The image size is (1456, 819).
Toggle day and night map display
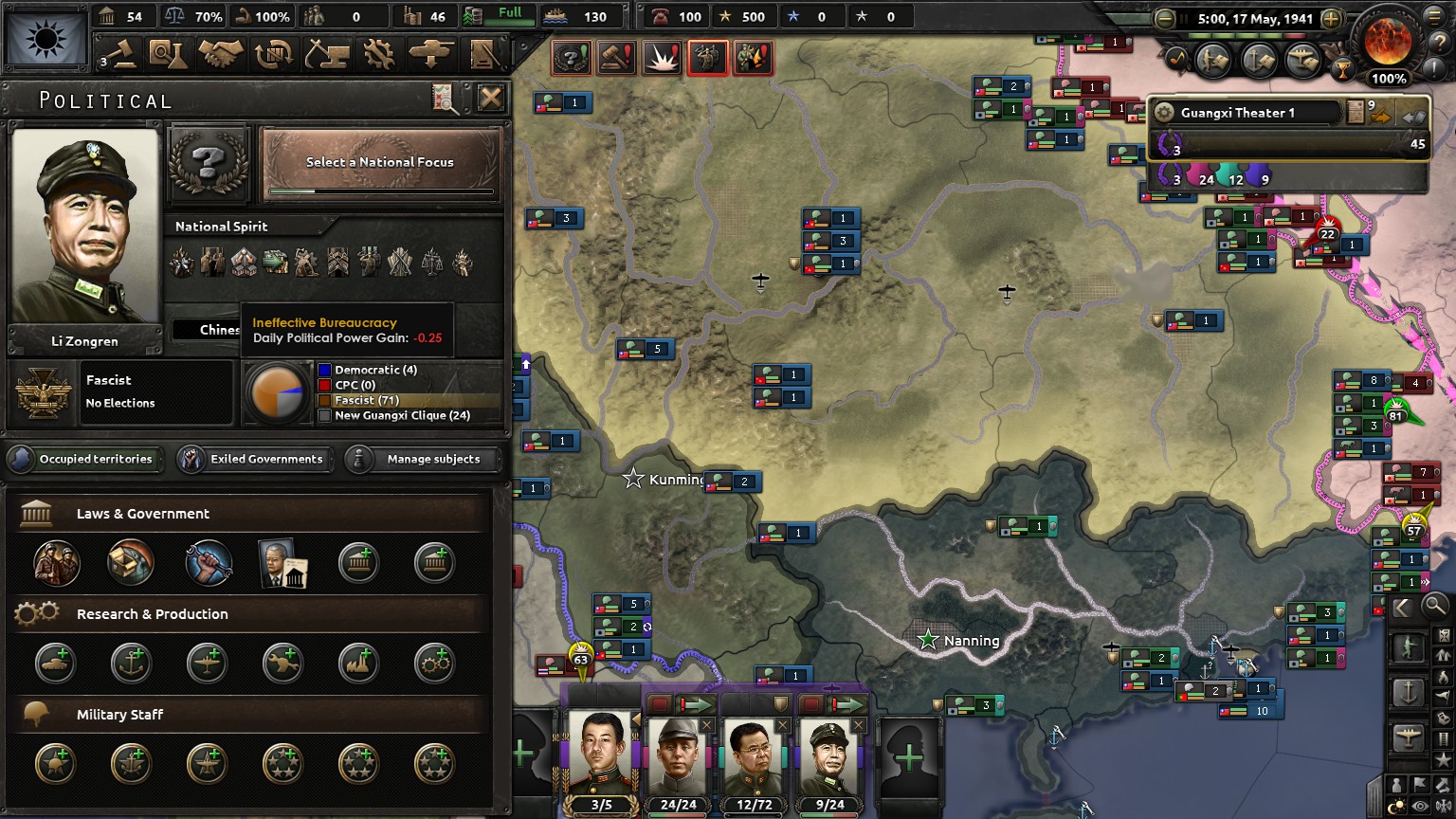pyautogui.click(x=1398, y=806)
